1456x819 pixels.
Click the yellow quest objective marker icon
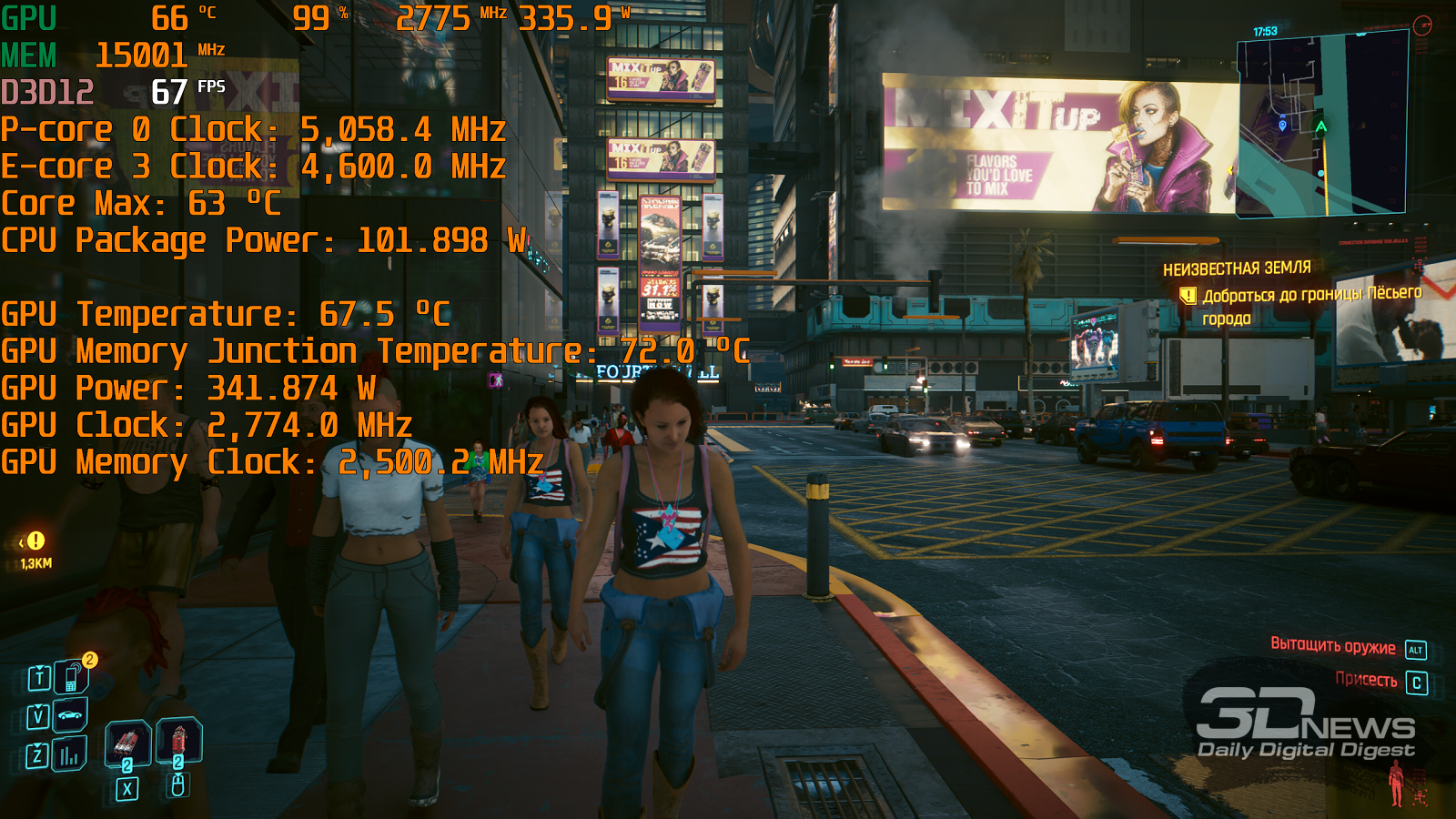tap(1187, 296)
